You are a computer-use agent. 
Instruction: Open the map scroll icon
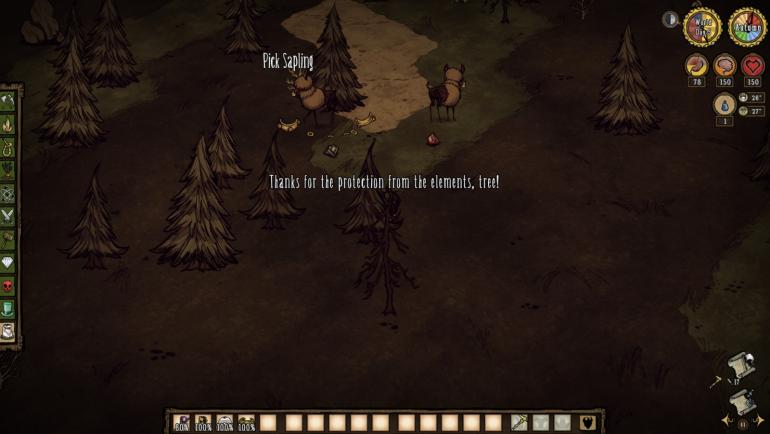pyautogui.click(x=741, y=364)
